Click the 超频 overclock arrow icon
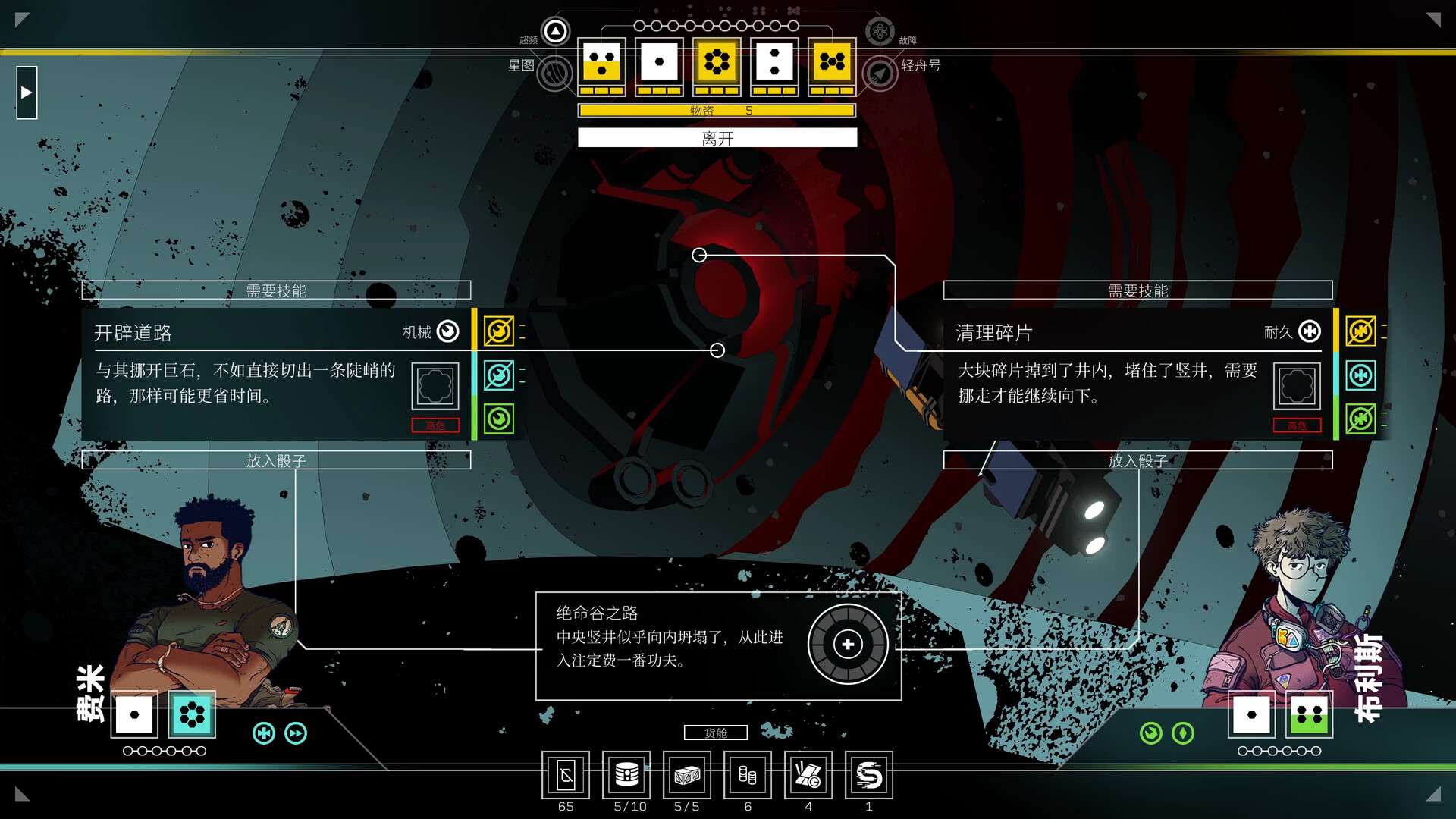1456x819 pixels. coord(554,31)
